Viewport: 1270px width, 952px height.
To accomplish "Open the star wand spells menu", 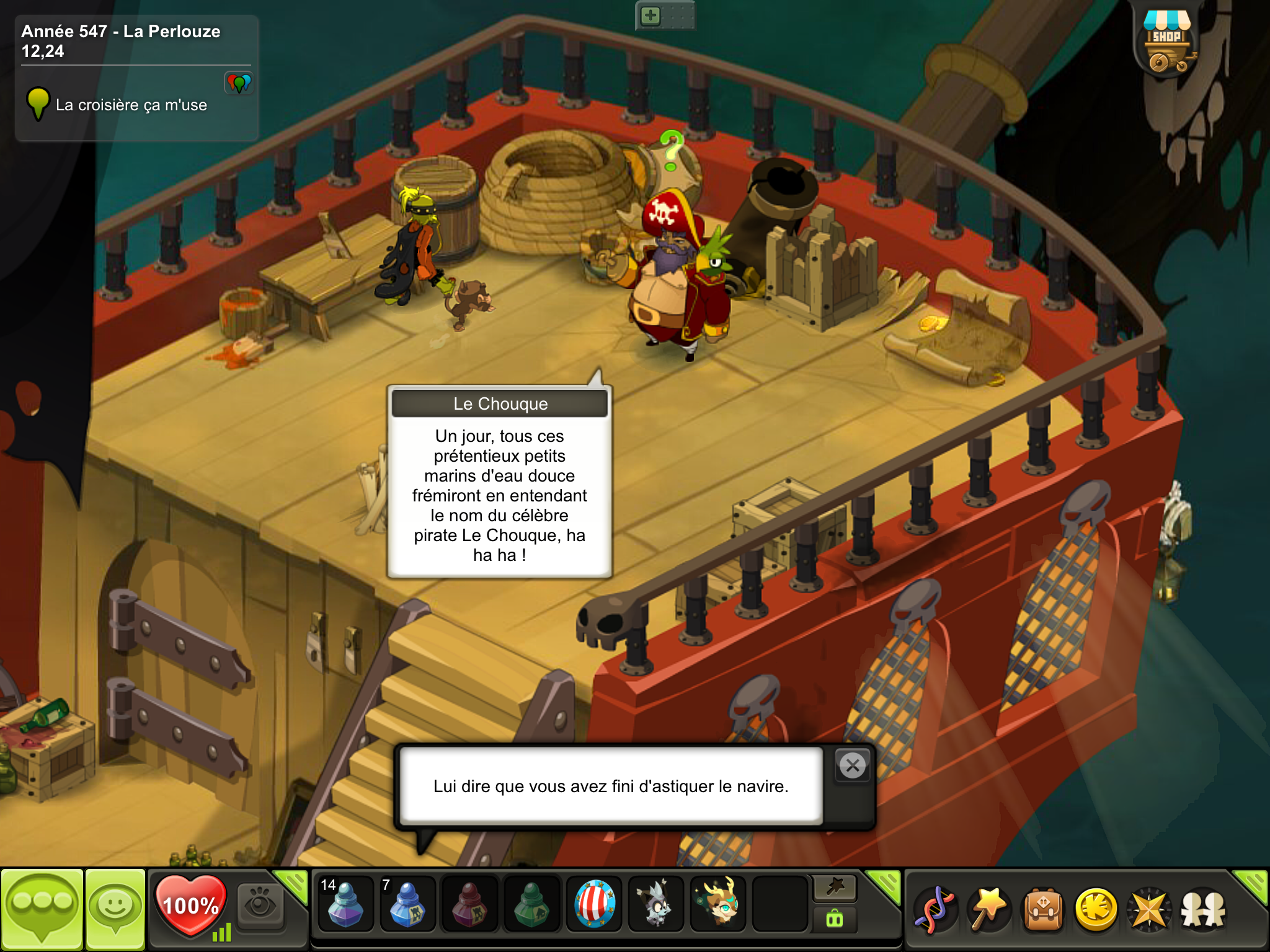I will click(x=989, y=909).
